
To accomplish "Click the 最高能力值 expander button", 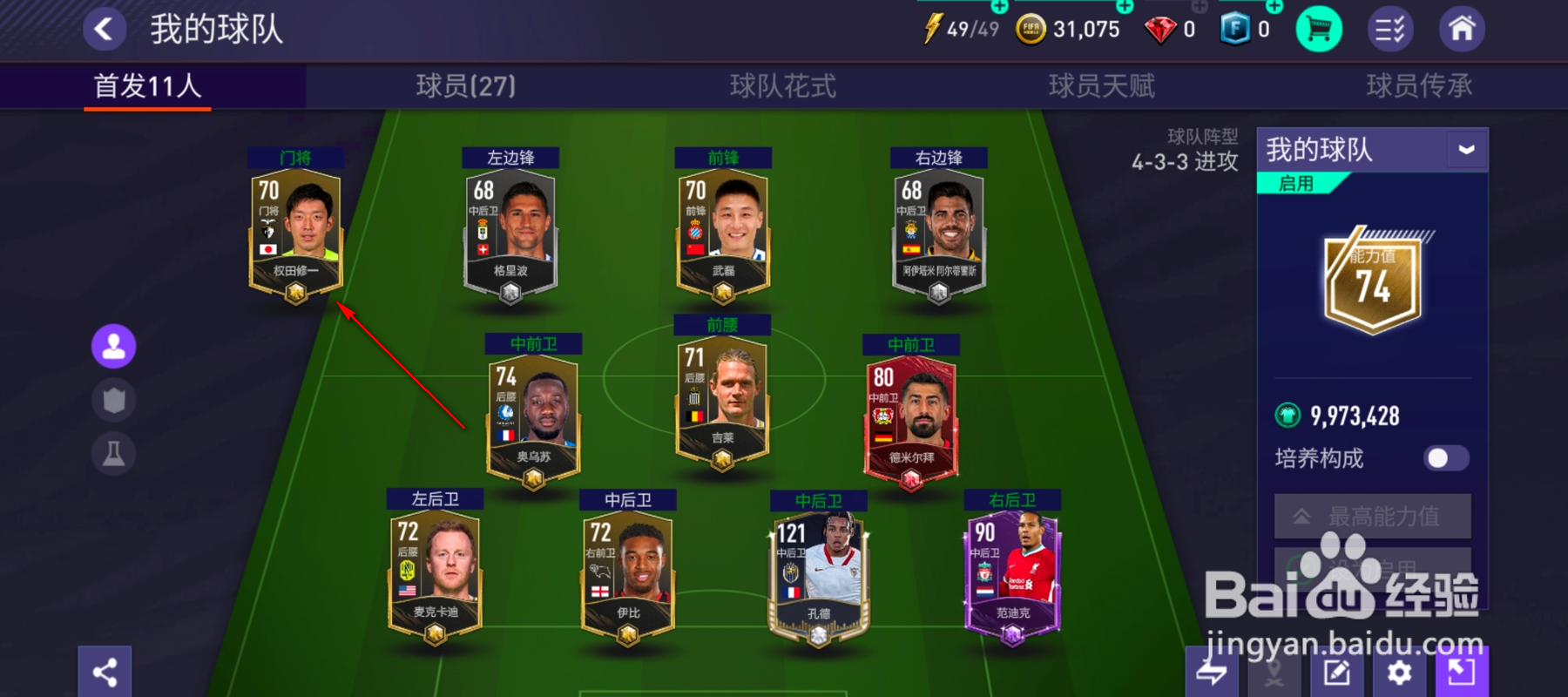I will [x=1373, y=515].
